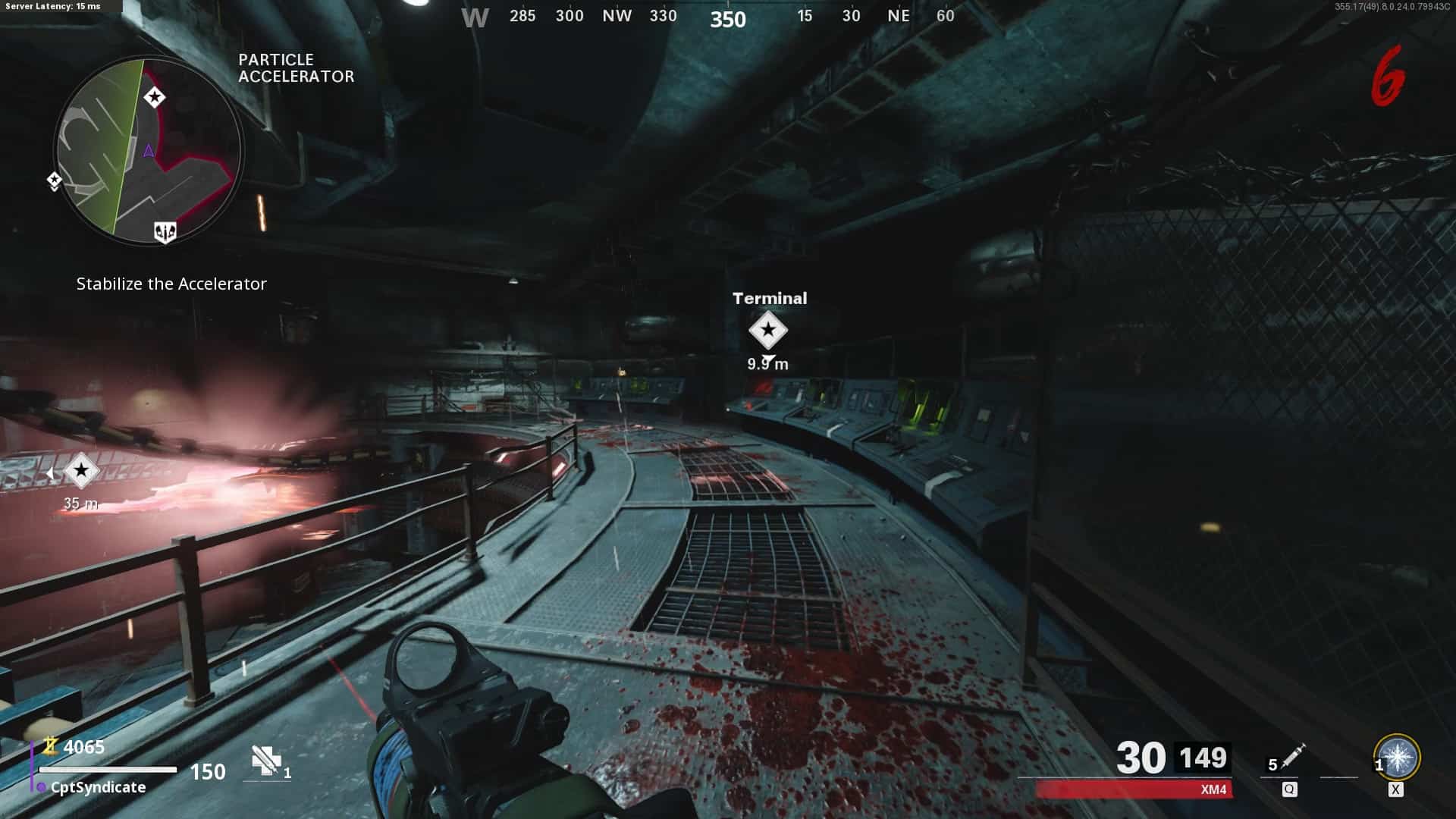Click the off-map objective marker left of minimap
Viewport: 1456px width, 819px height.
pos(54,180)
